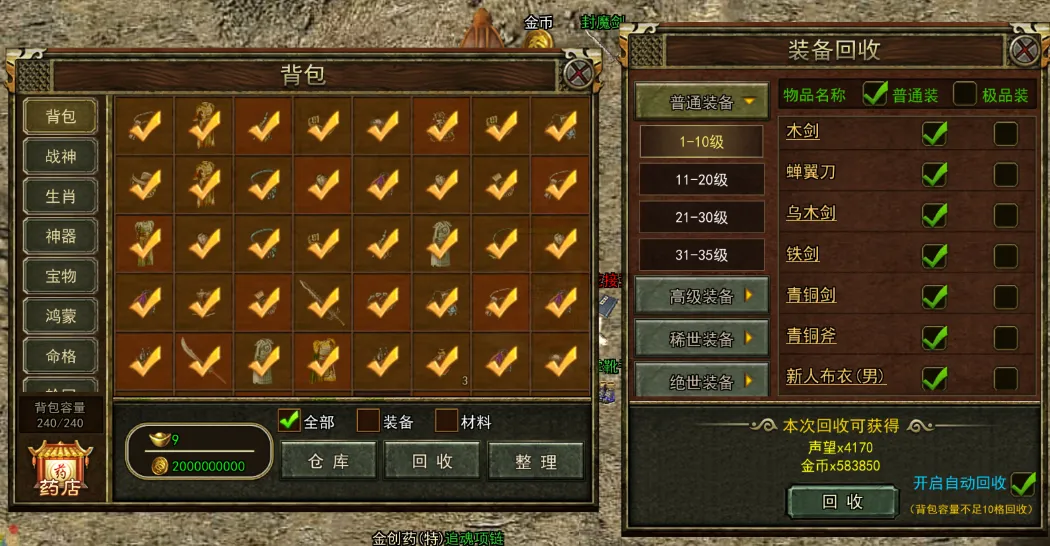Expand the 普通装备 dropdown category

tap(702, 102)
